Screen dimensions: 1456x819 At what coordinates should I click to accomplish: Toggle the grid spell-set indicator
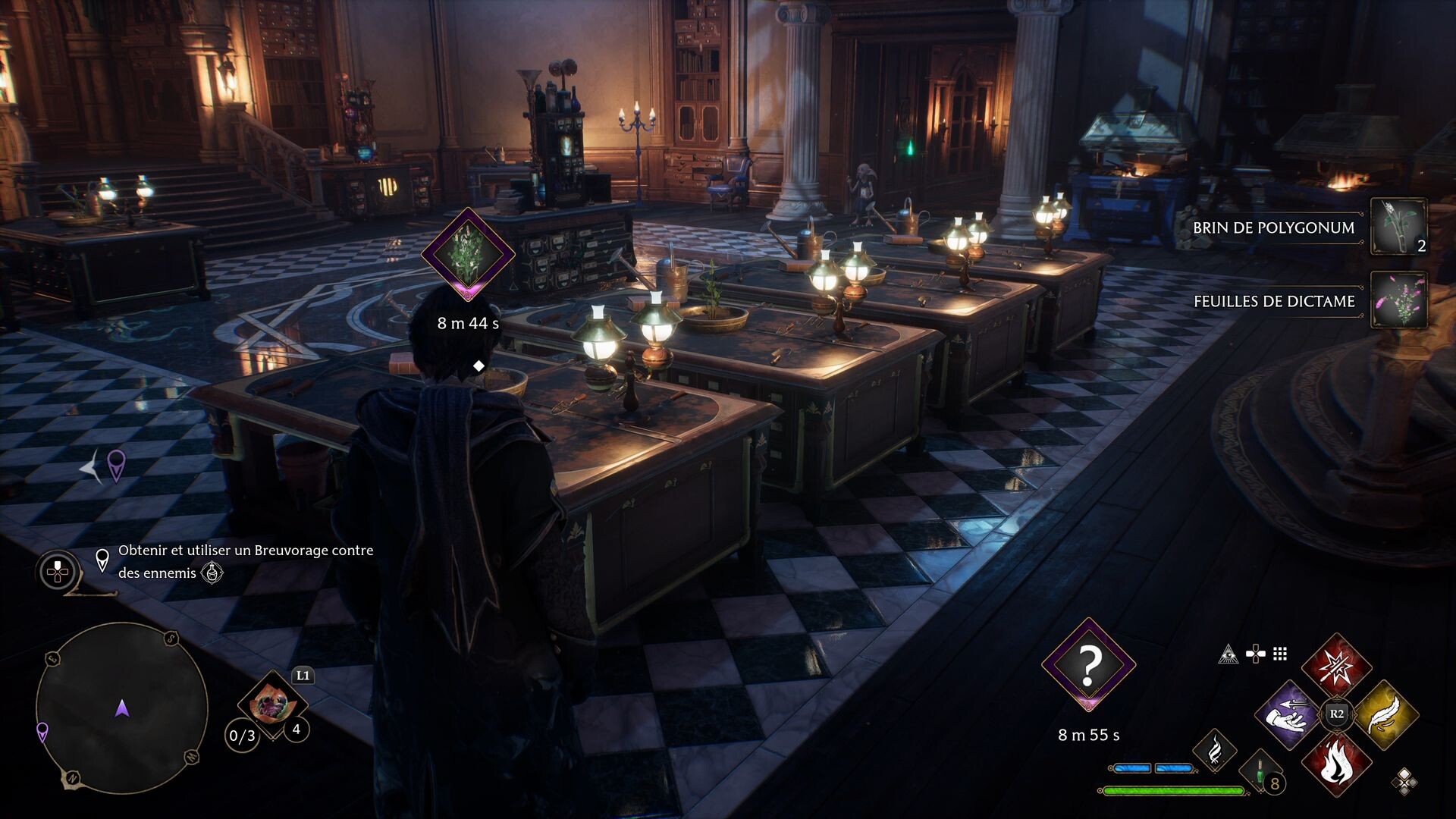coord(1280,654)
